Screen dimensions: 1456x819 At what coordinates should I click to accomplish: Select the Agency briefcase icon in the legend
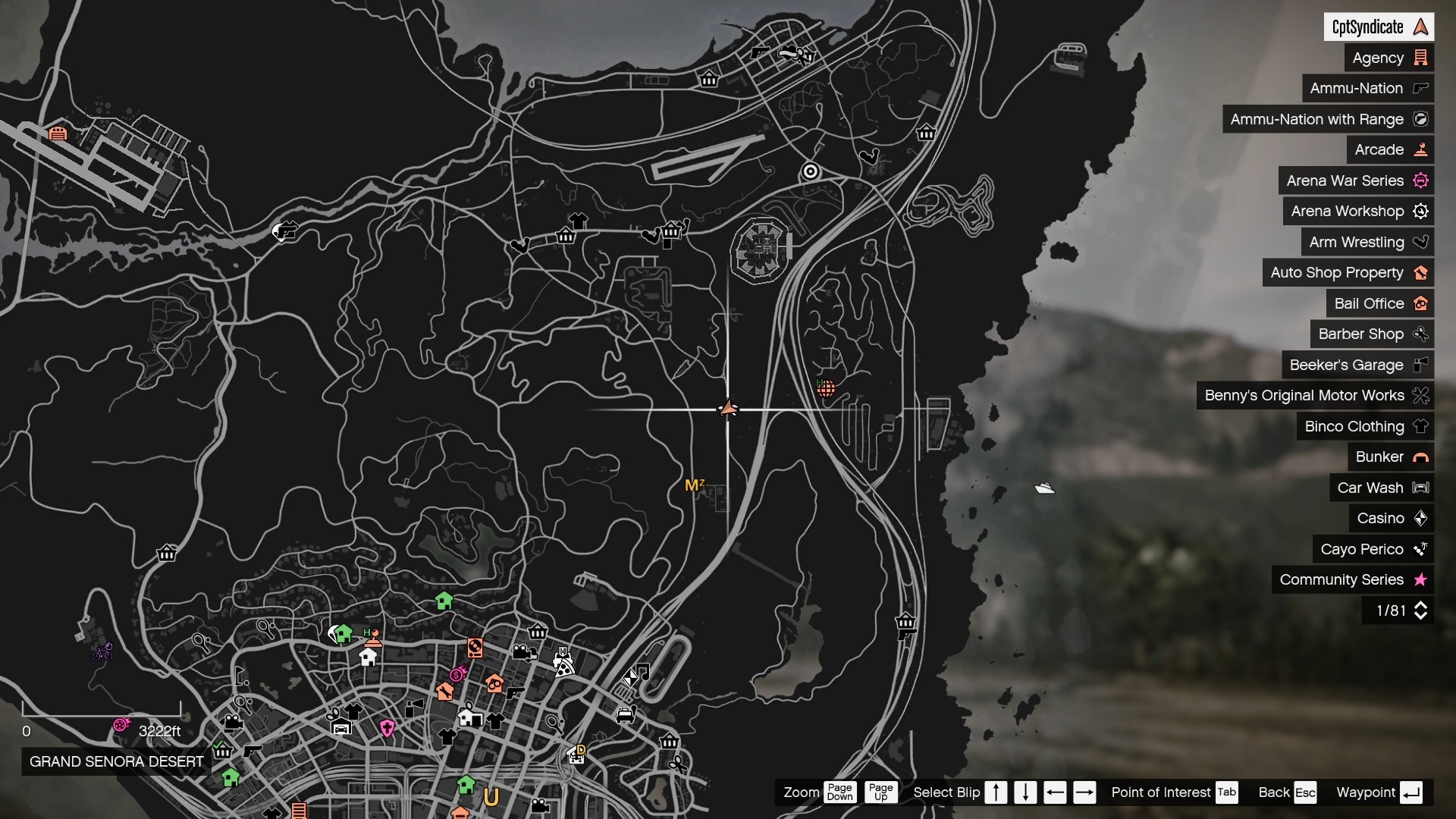click(1422, 57)
